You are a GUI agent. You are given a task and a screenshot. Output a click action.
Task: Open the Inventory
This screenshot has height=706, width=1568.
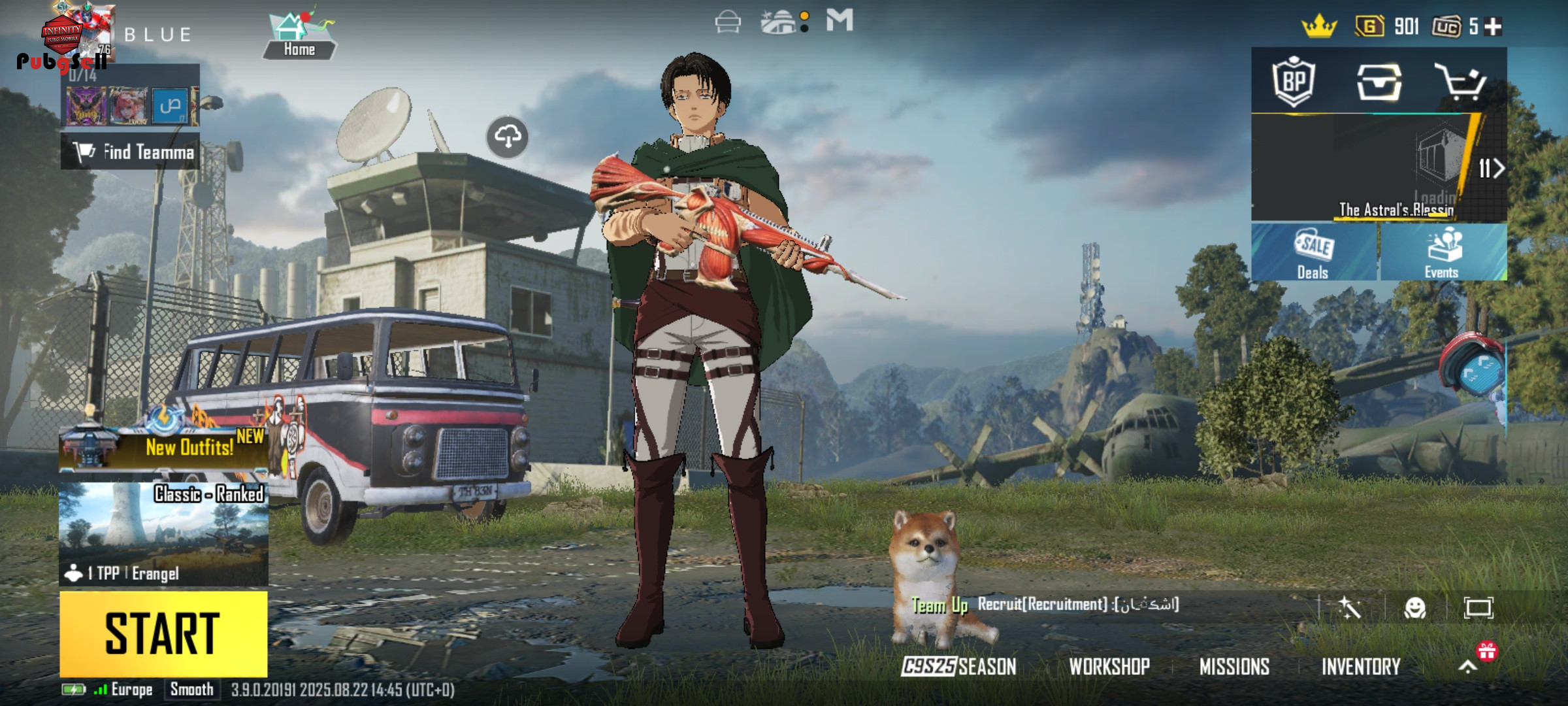(x=1361, y=666)
